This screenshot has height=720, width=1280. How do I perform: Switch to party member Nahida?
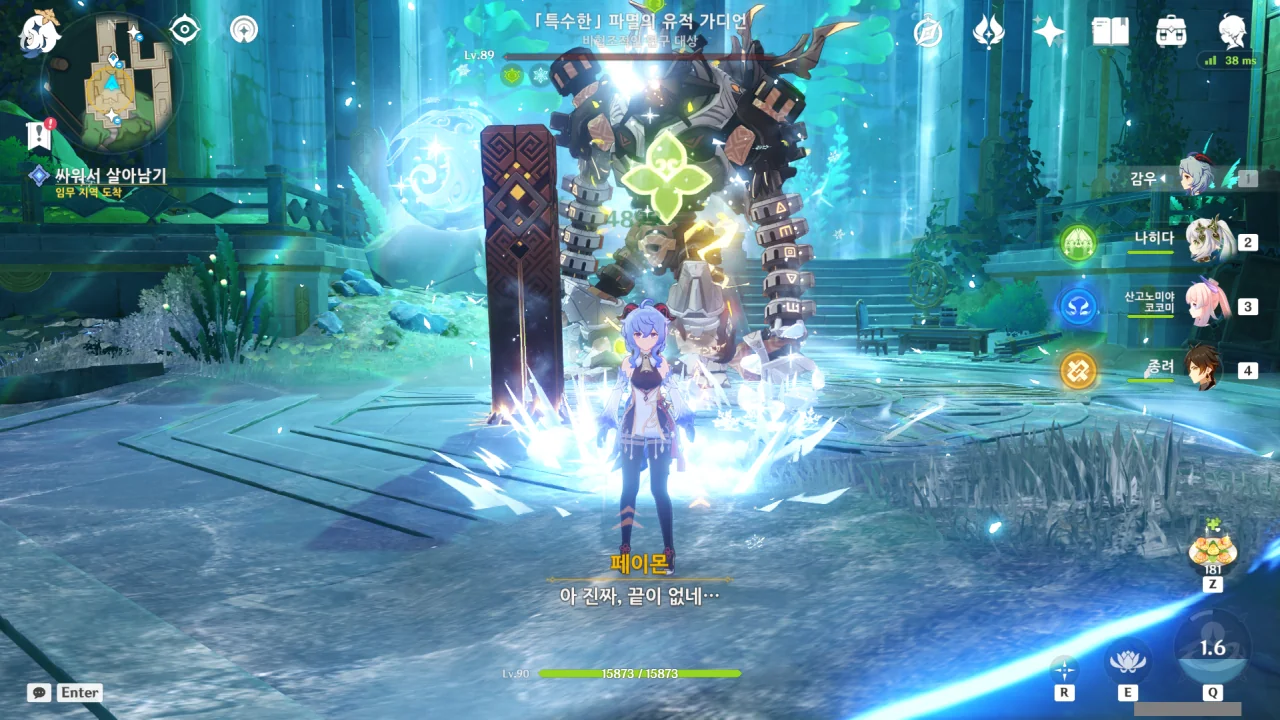click(1206, 240)
